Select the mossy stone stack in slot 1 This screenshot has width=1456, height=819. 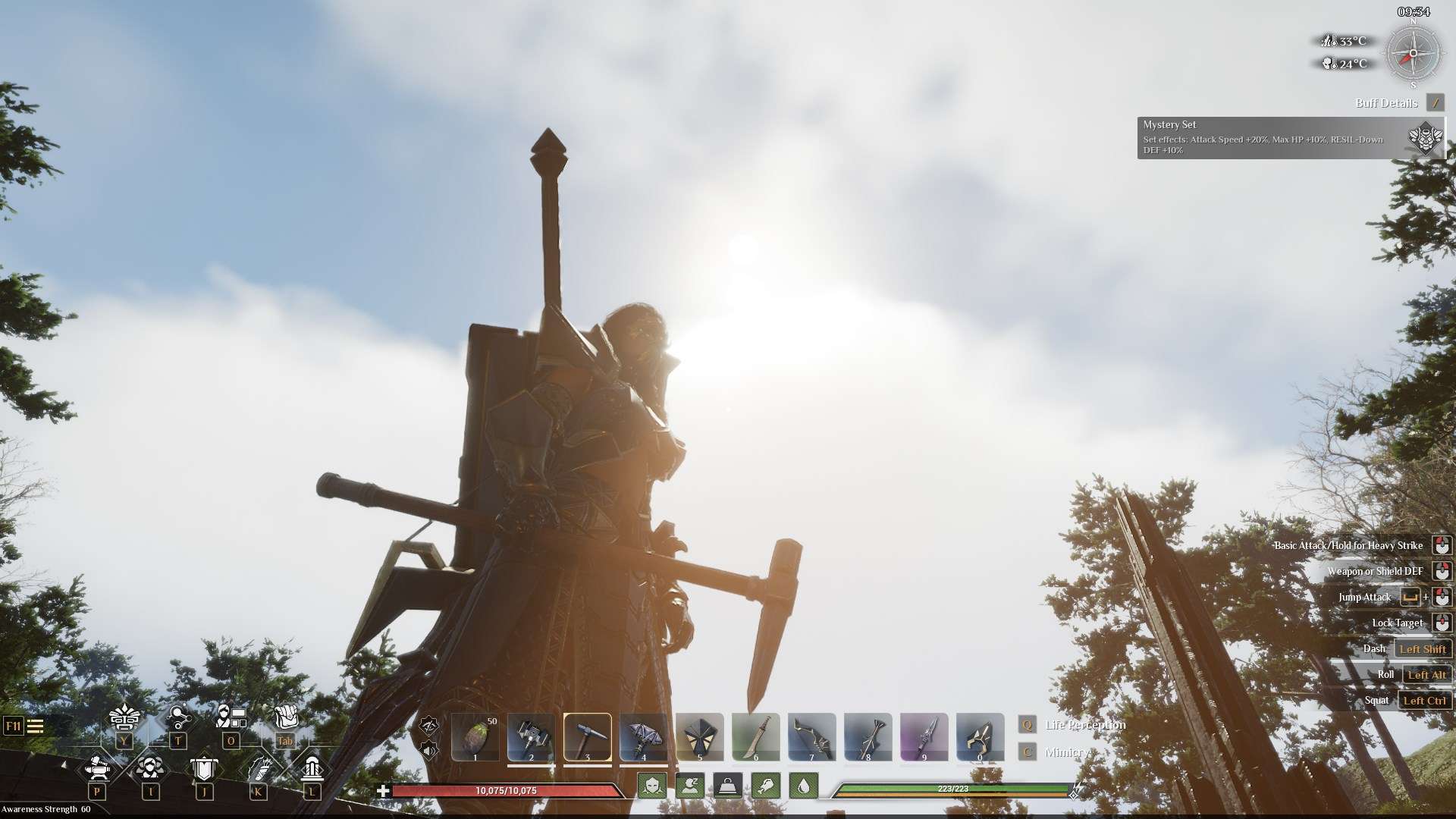(x=475, y=736)
